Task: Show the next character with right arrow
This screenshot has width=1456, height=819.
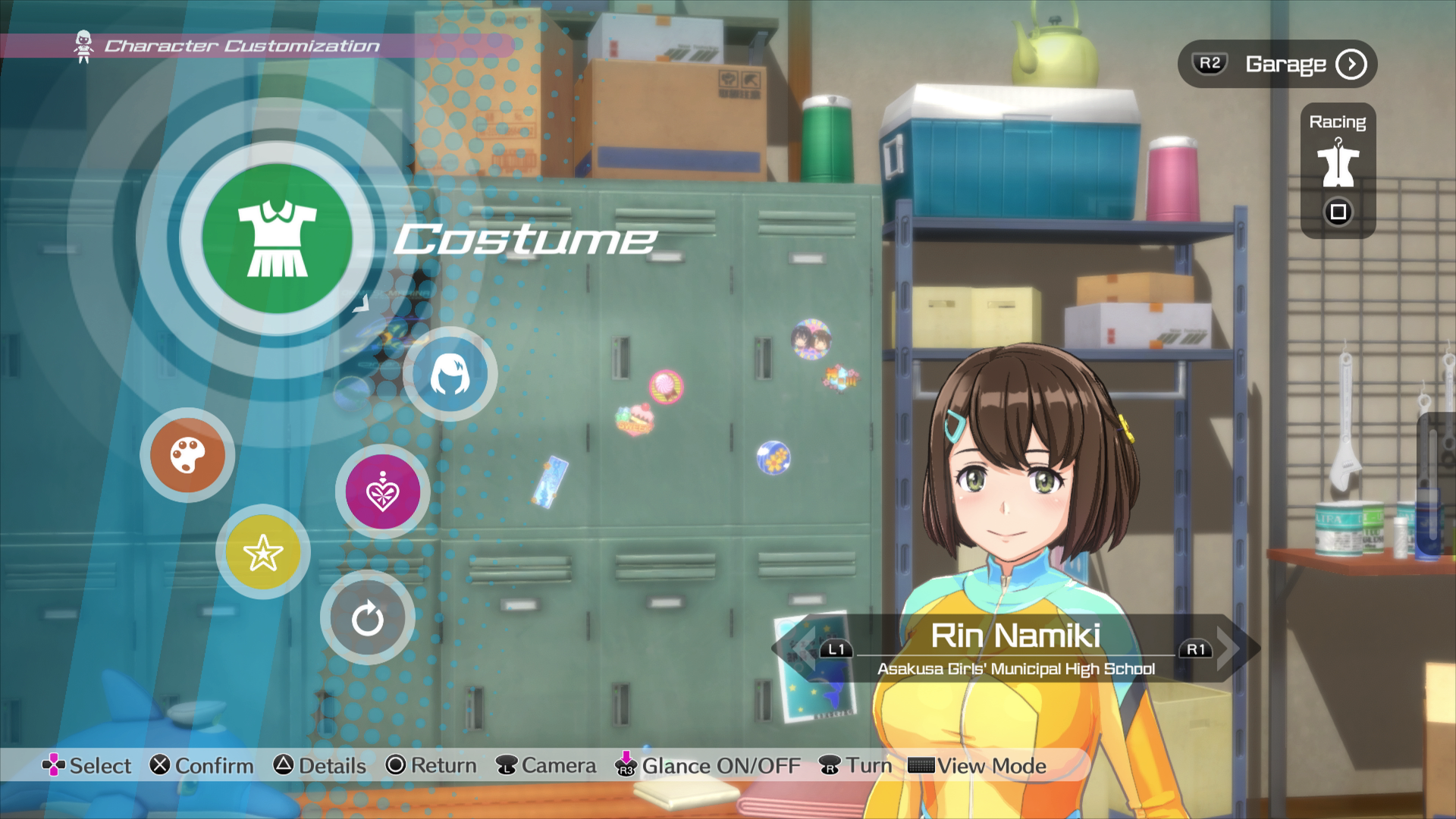Action: (x=1232, y=648)
